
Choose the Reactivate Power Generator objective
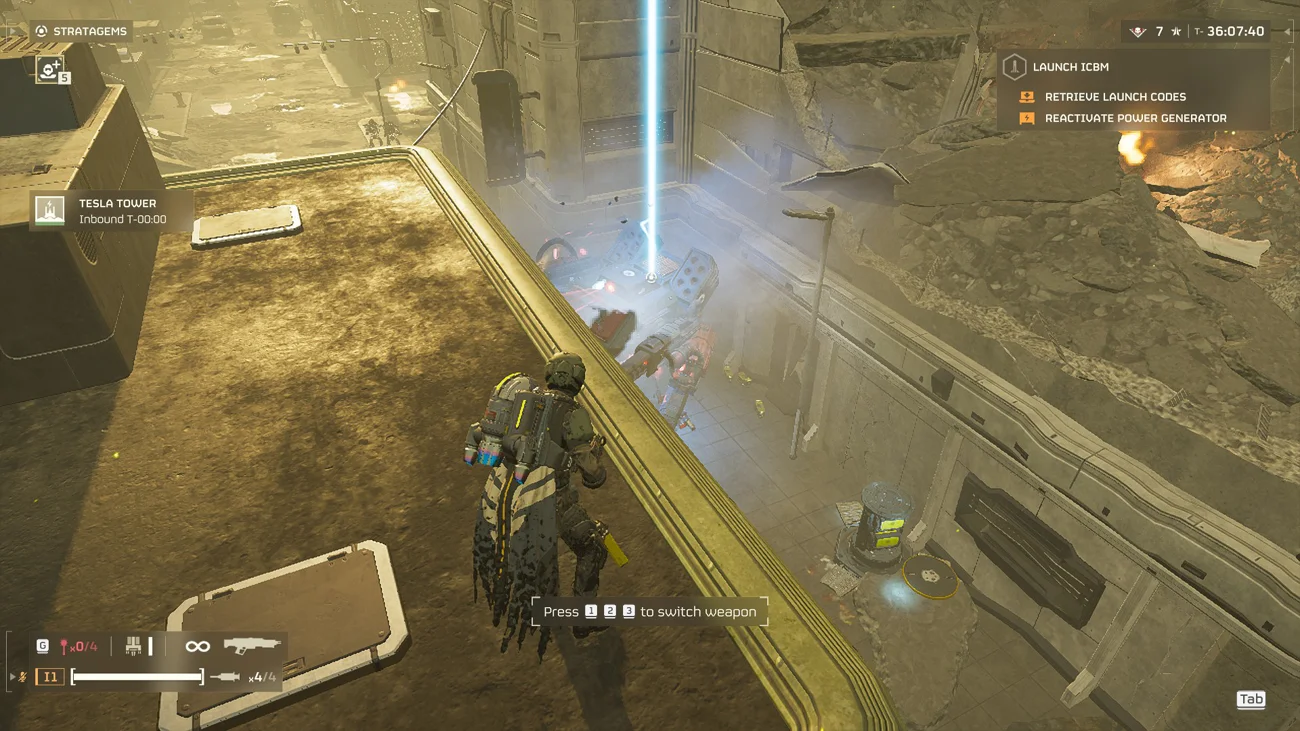(1134, 118)
